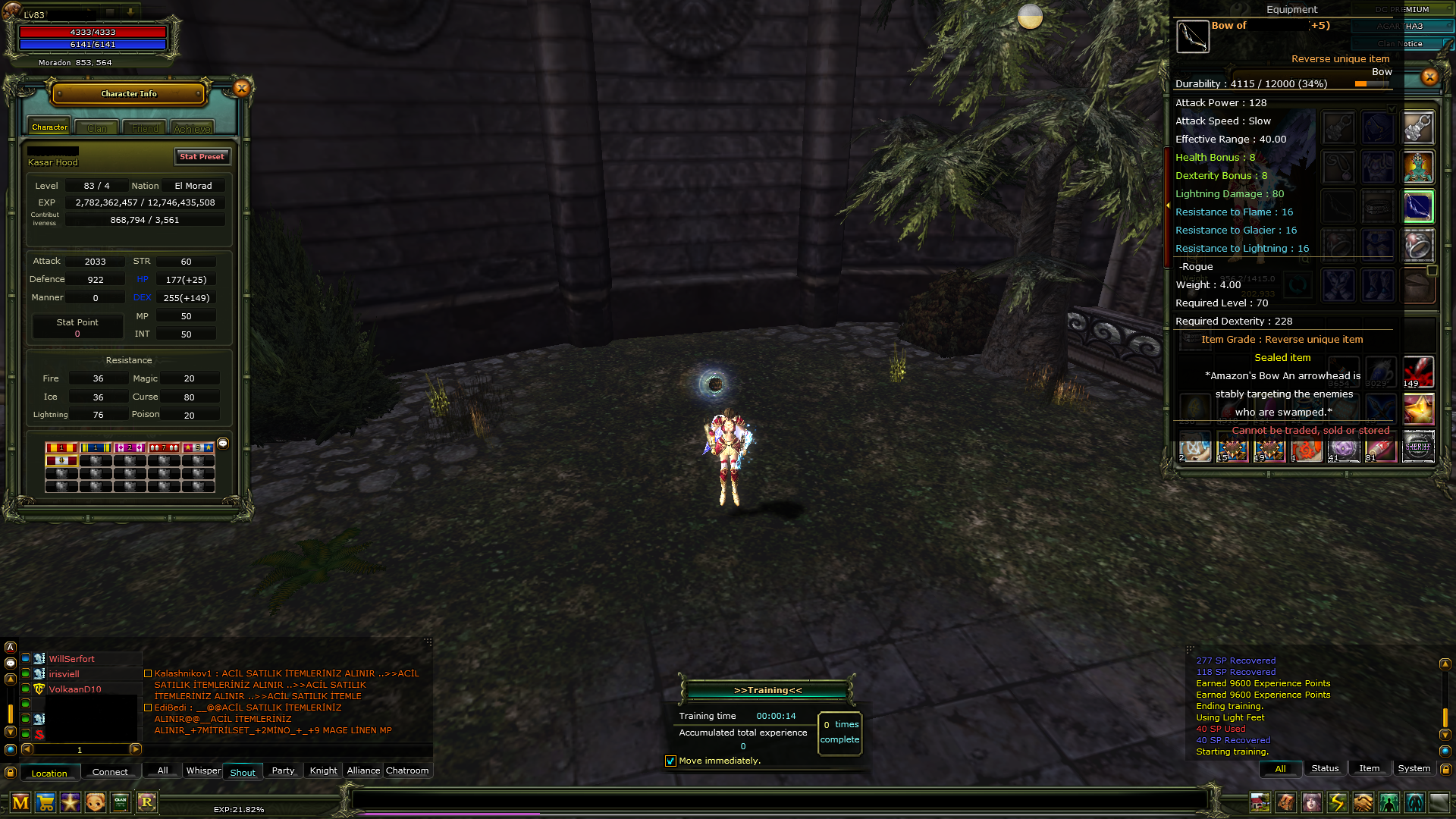The height and width of the screenshot is (819, 1456).
Task: Close the Character Info window
Action: [x=242, y=89]
